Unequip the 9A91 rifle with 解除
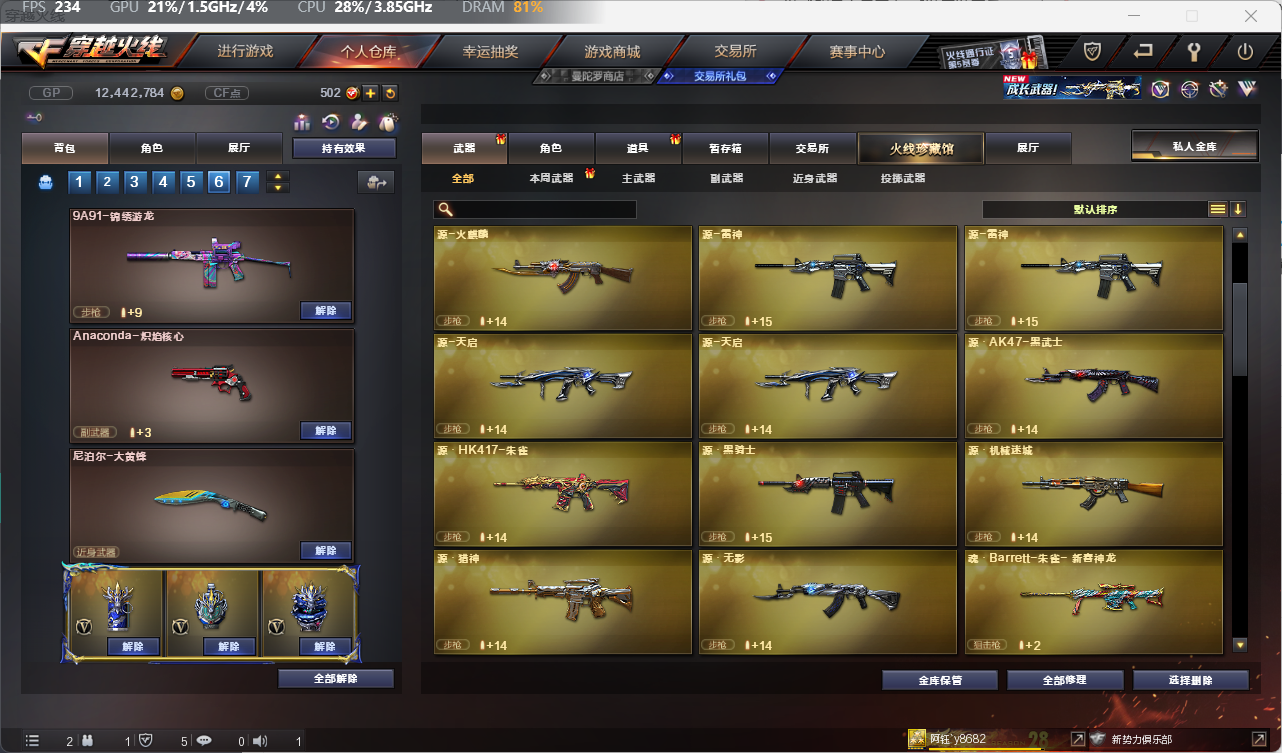 (326, 311)
